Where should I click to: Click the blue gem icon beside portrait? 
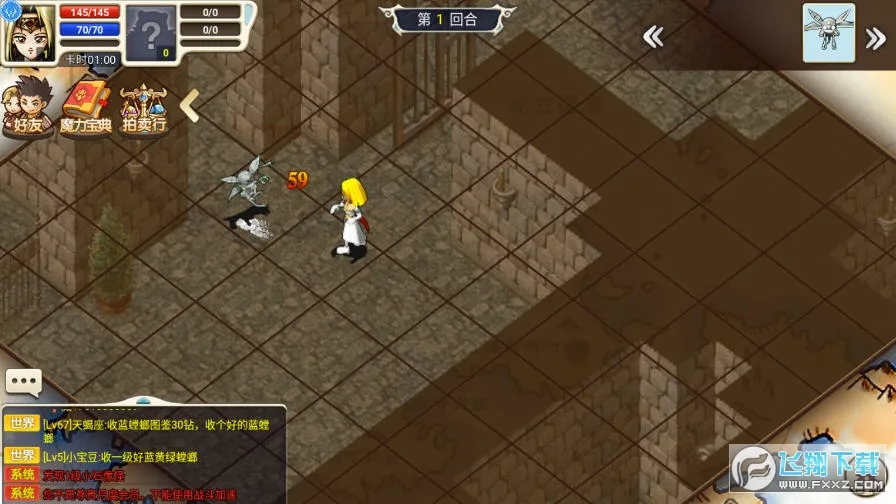point(8,8)
